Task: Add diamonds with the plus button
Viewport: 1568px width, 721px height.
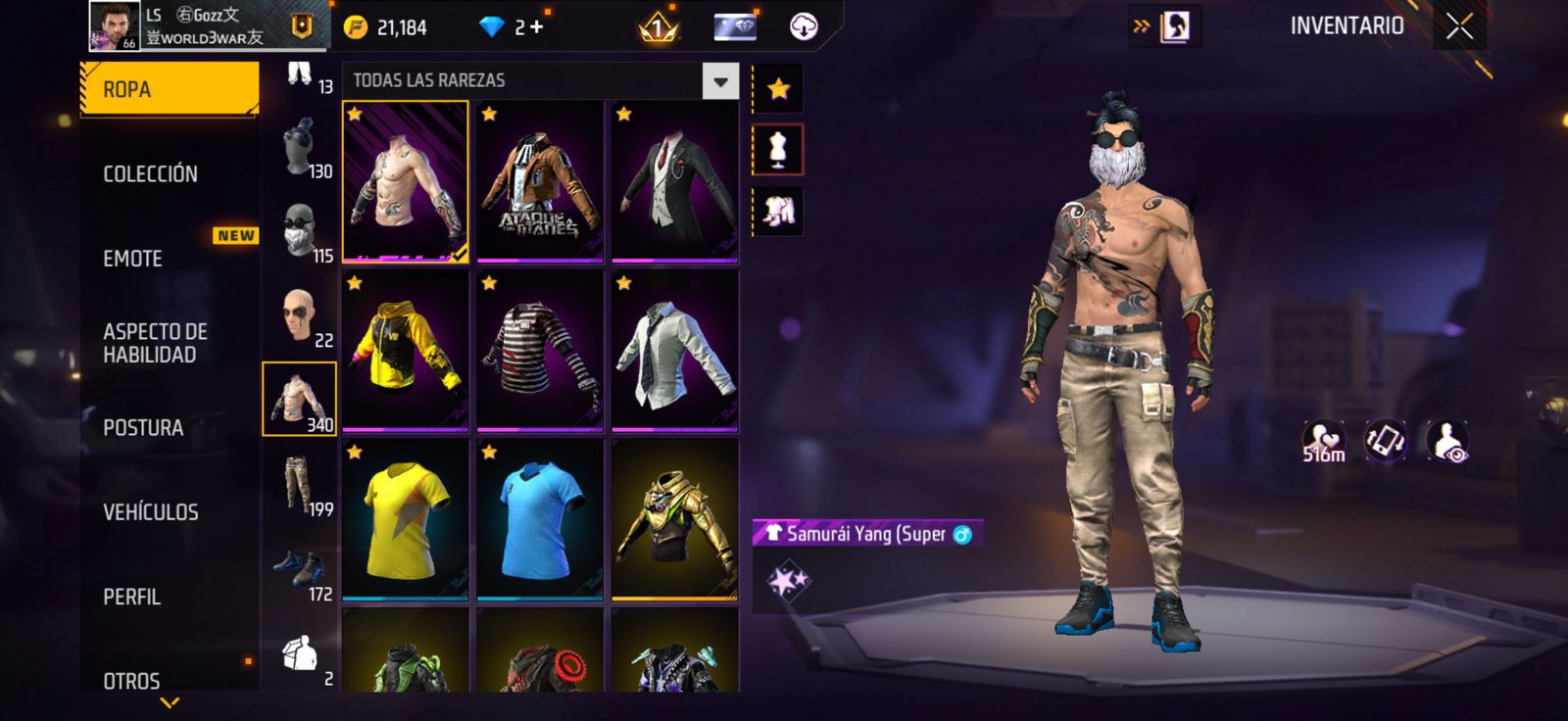Action: 536,27
